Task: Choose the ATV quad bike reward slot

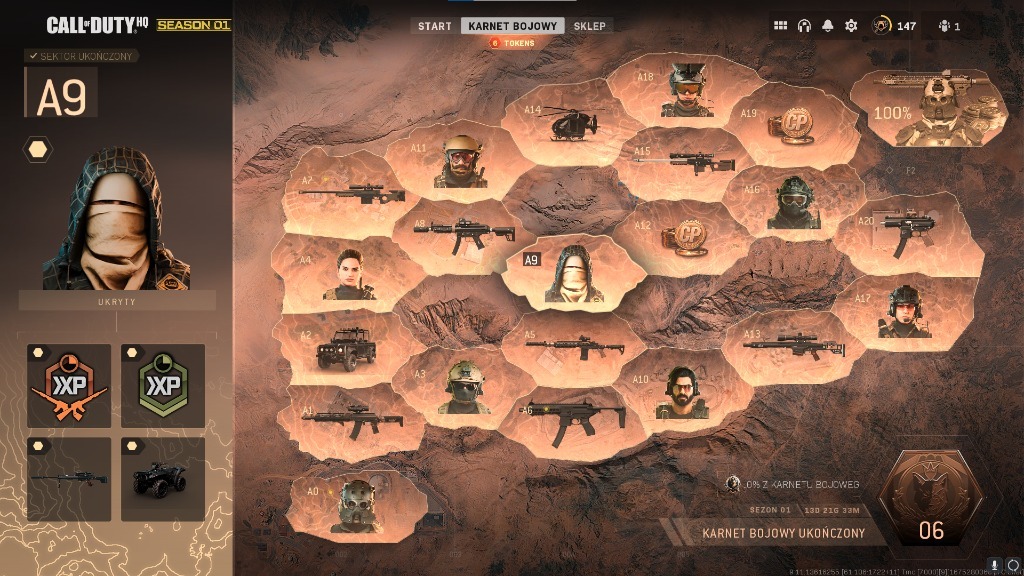Action: coord(163,479)
